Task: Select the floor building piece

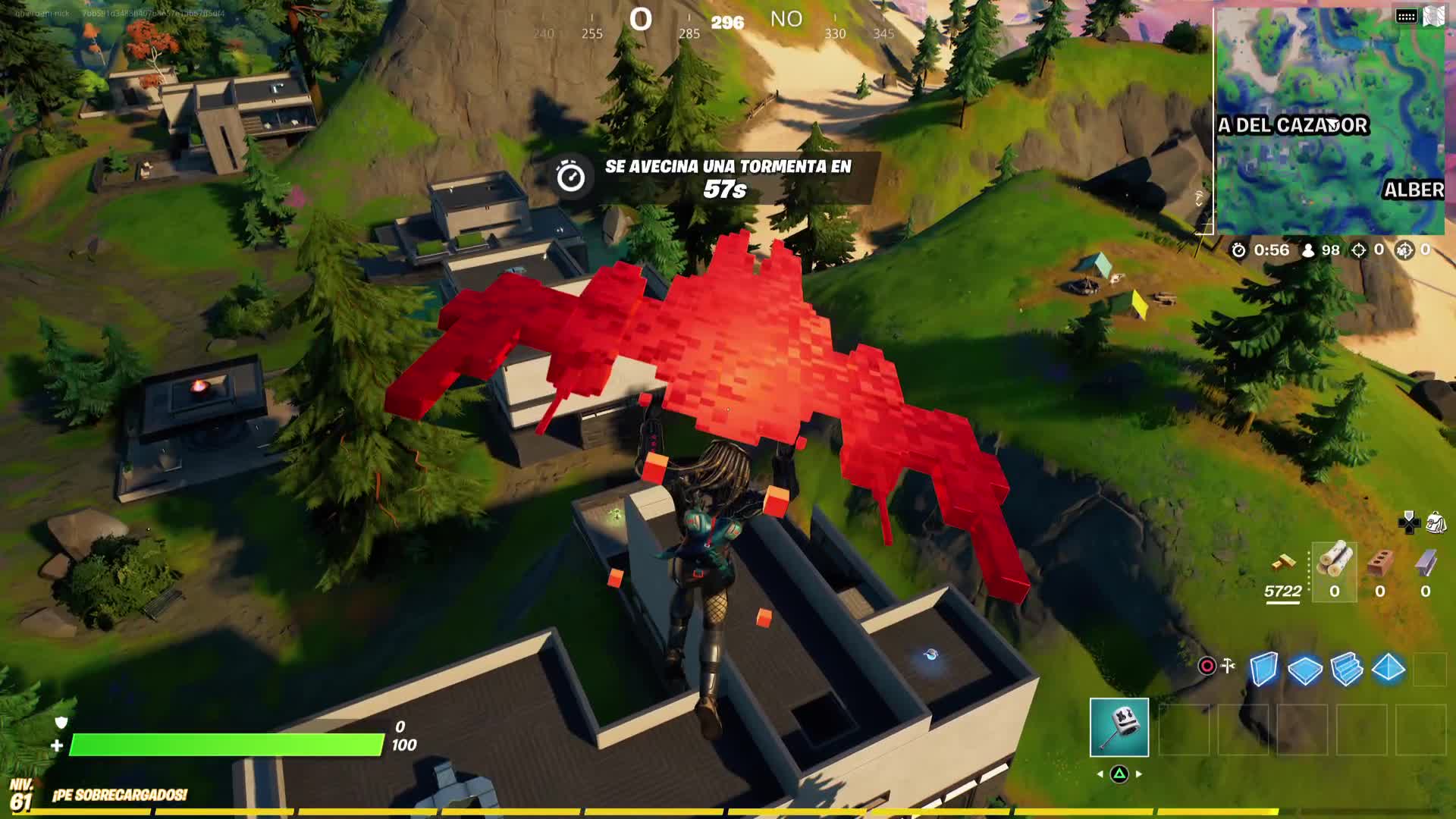Action: pyautogui.click(x=1304, y=670)
